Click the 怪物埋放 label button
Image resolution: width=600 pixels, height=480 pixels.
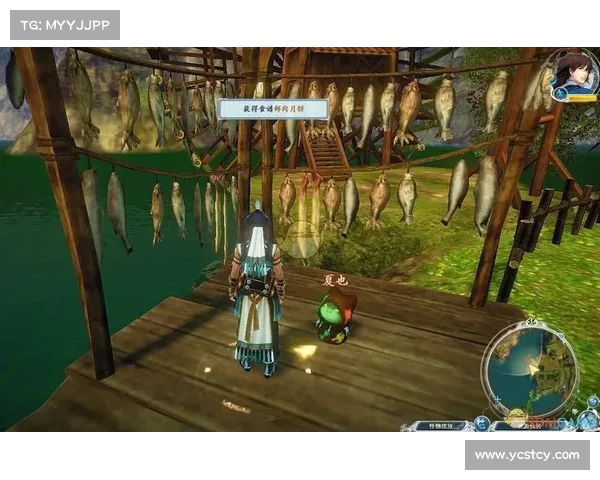pyautogui.click(x=438, y=425)
